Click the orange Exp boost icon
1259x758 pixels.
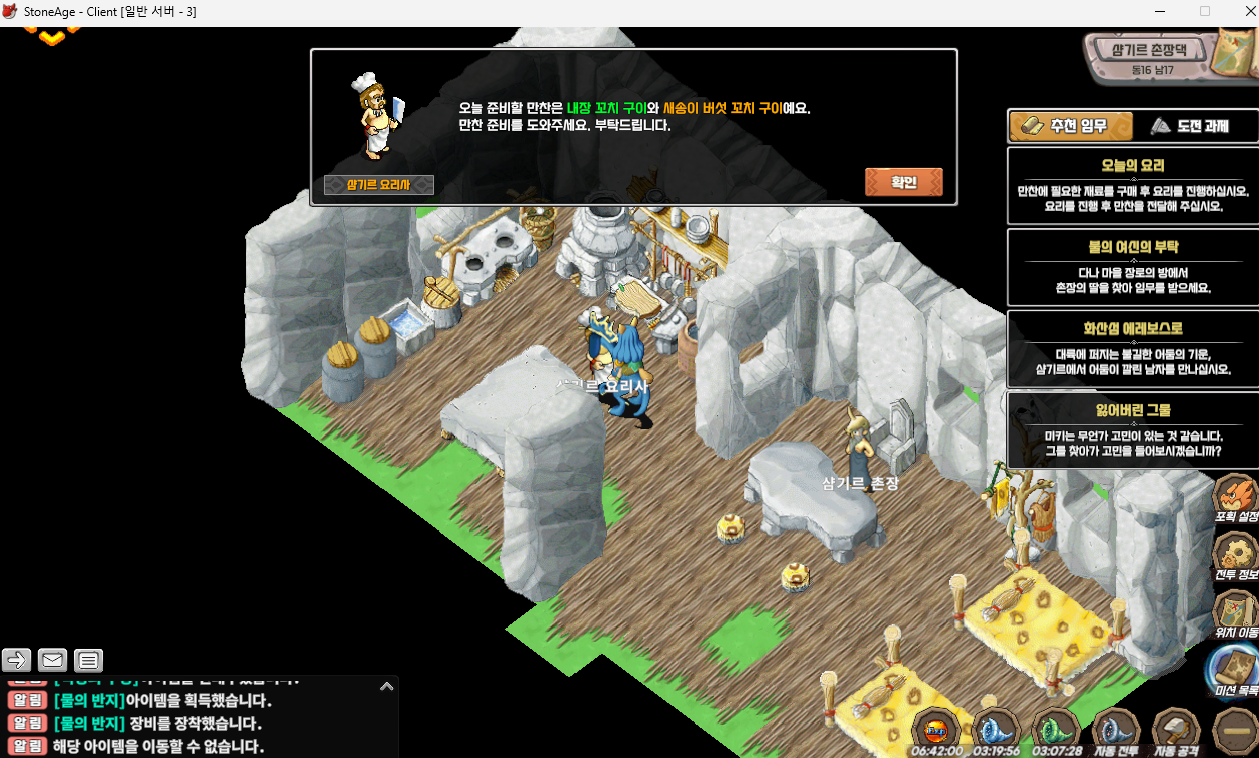[x=936, y=733]
